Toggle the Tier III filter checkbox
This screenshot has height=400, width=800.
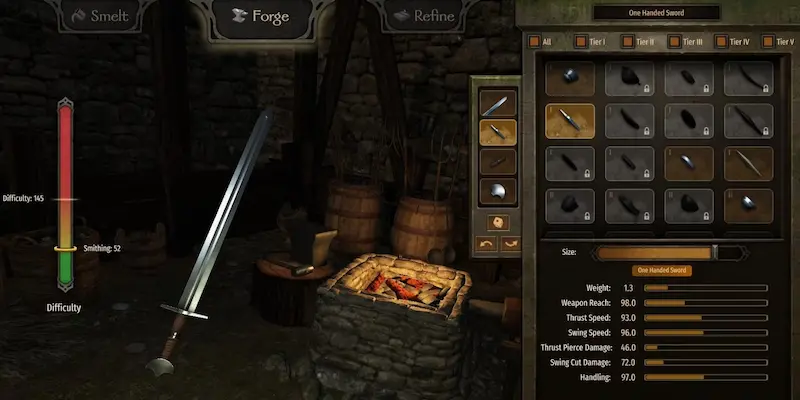click(675, 42)
